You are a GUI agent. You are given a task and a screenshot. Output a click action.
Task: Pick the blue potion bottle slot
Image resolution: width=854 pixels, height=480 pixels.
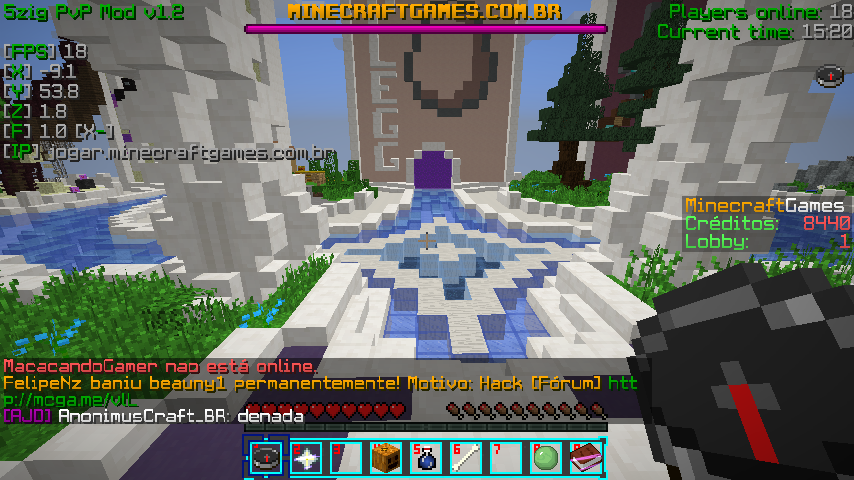pos(426,457)
